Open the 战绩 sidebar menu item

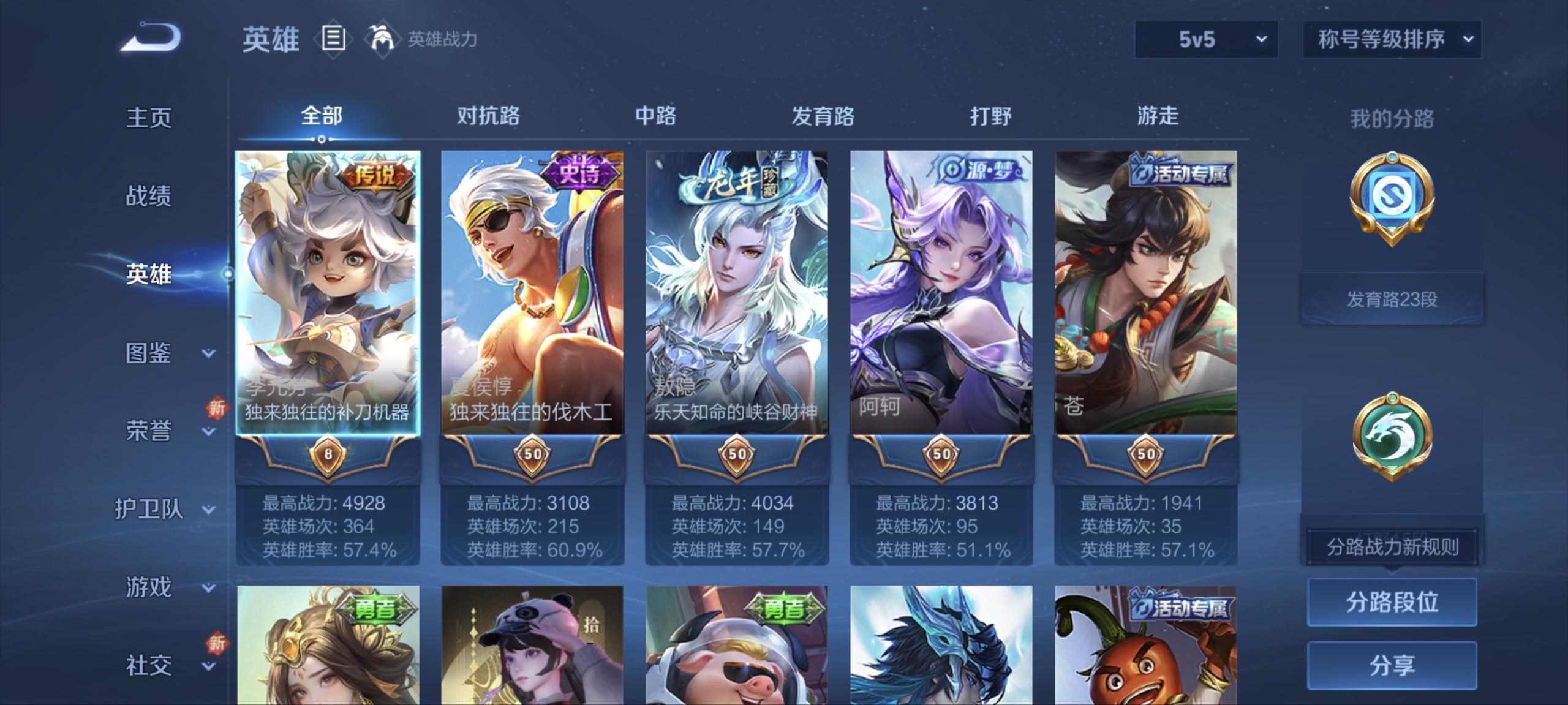(149, 196)
